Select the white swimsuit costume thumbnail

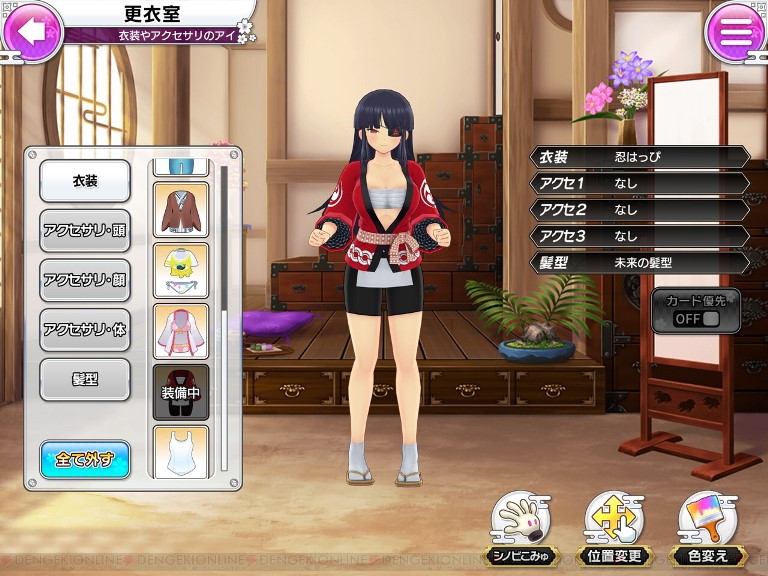181,450
